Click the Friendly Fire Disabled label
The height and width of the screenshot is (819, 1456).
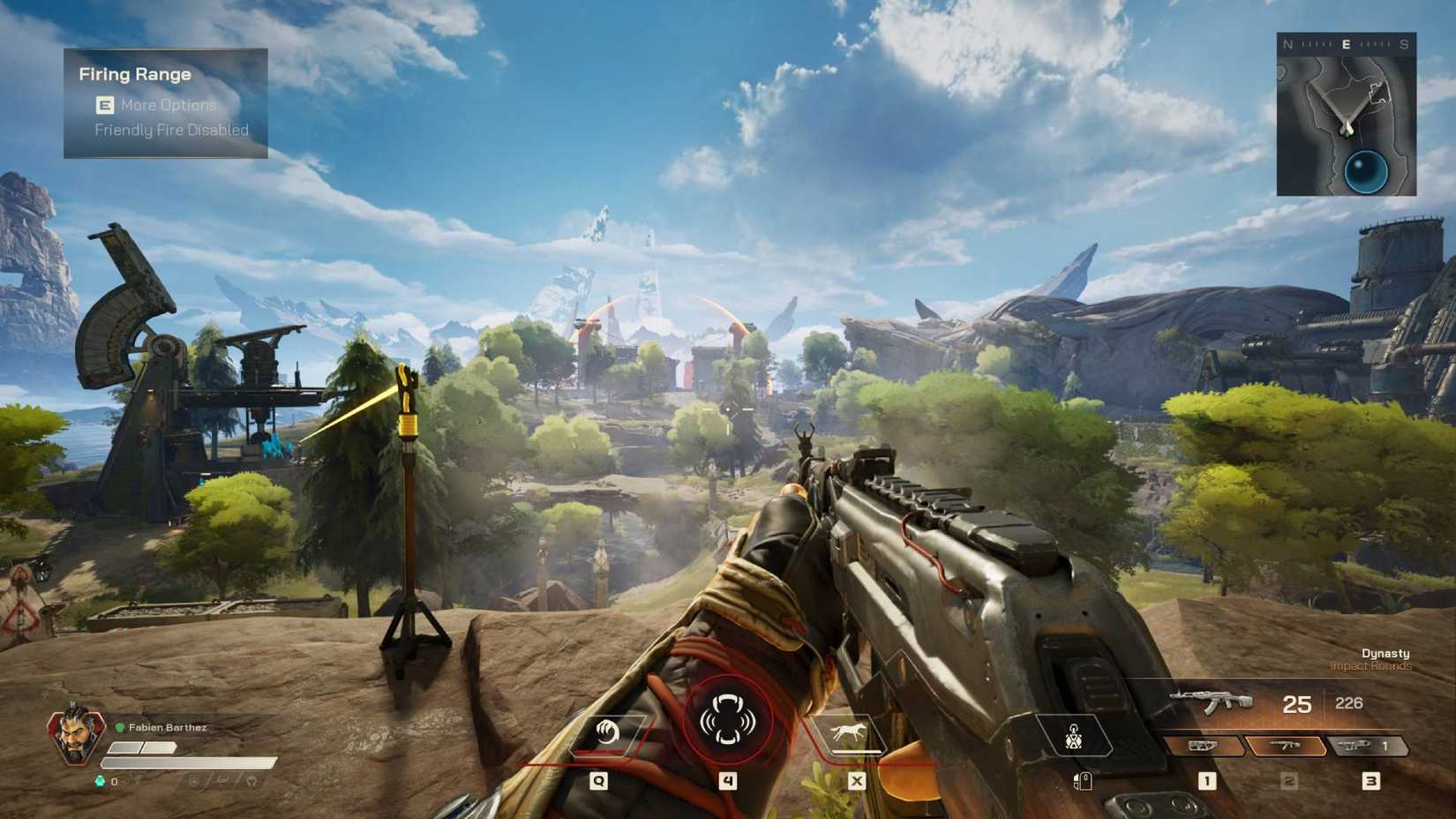click(x=172, y=130)
